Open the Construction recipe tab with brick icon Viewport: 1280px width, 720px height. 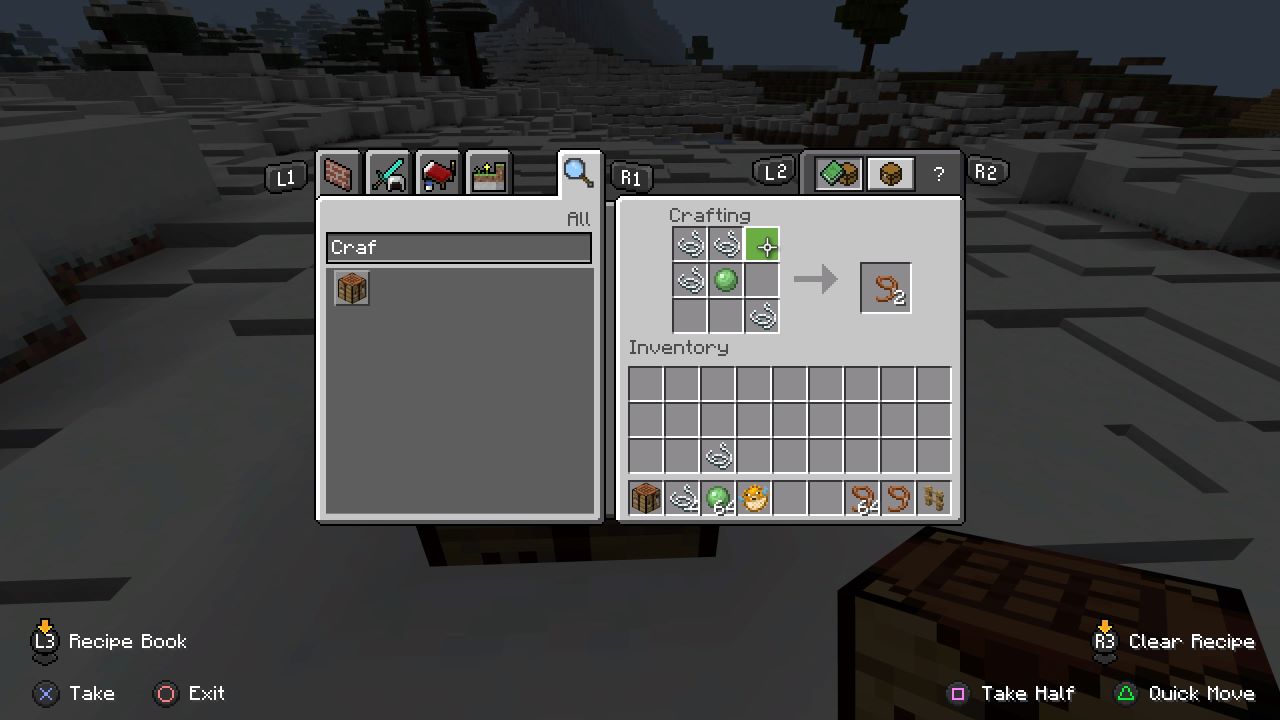[338, 173]
